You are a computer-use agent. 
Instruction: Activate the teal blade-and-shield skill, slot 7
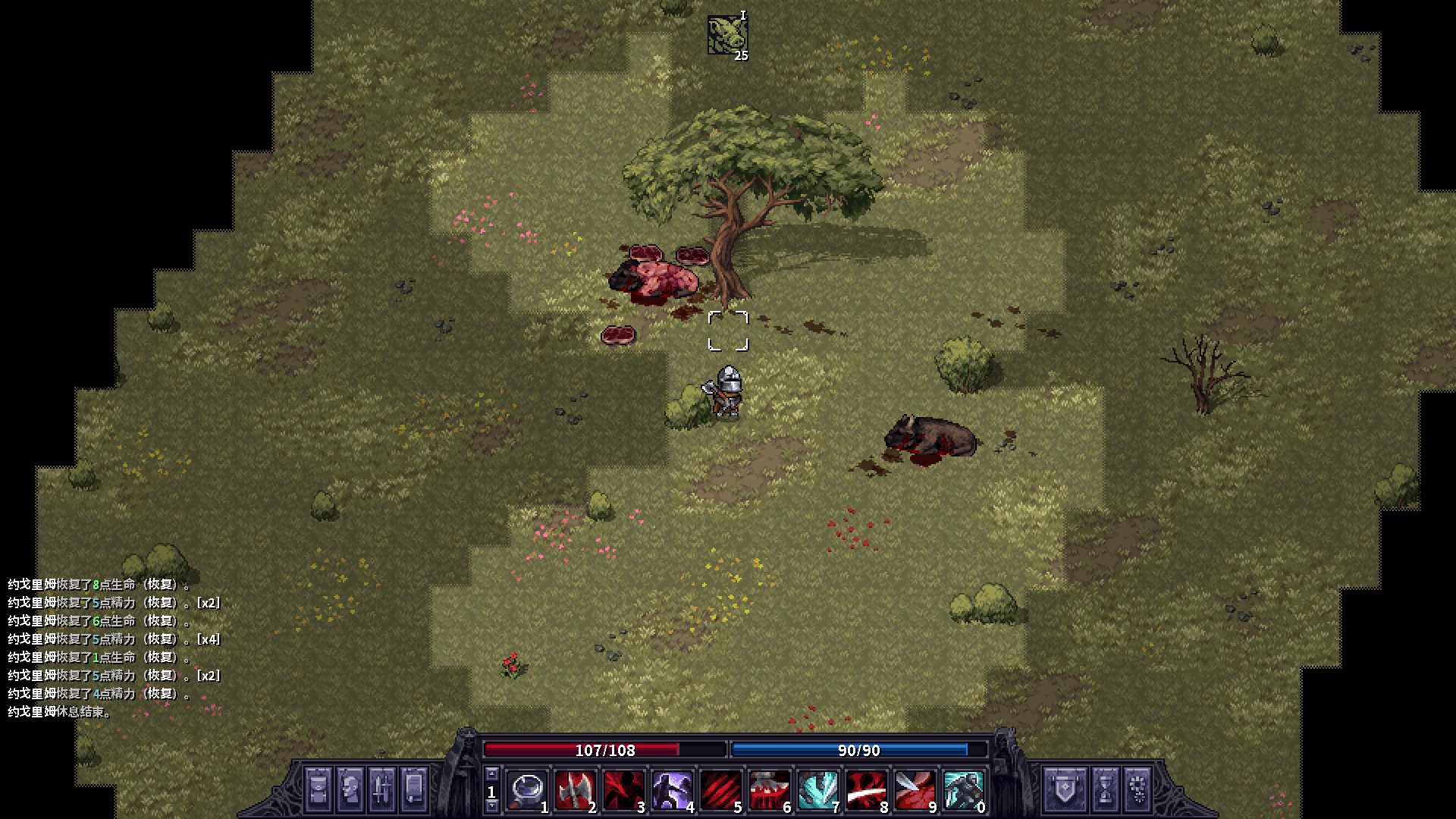click(817, 790)
